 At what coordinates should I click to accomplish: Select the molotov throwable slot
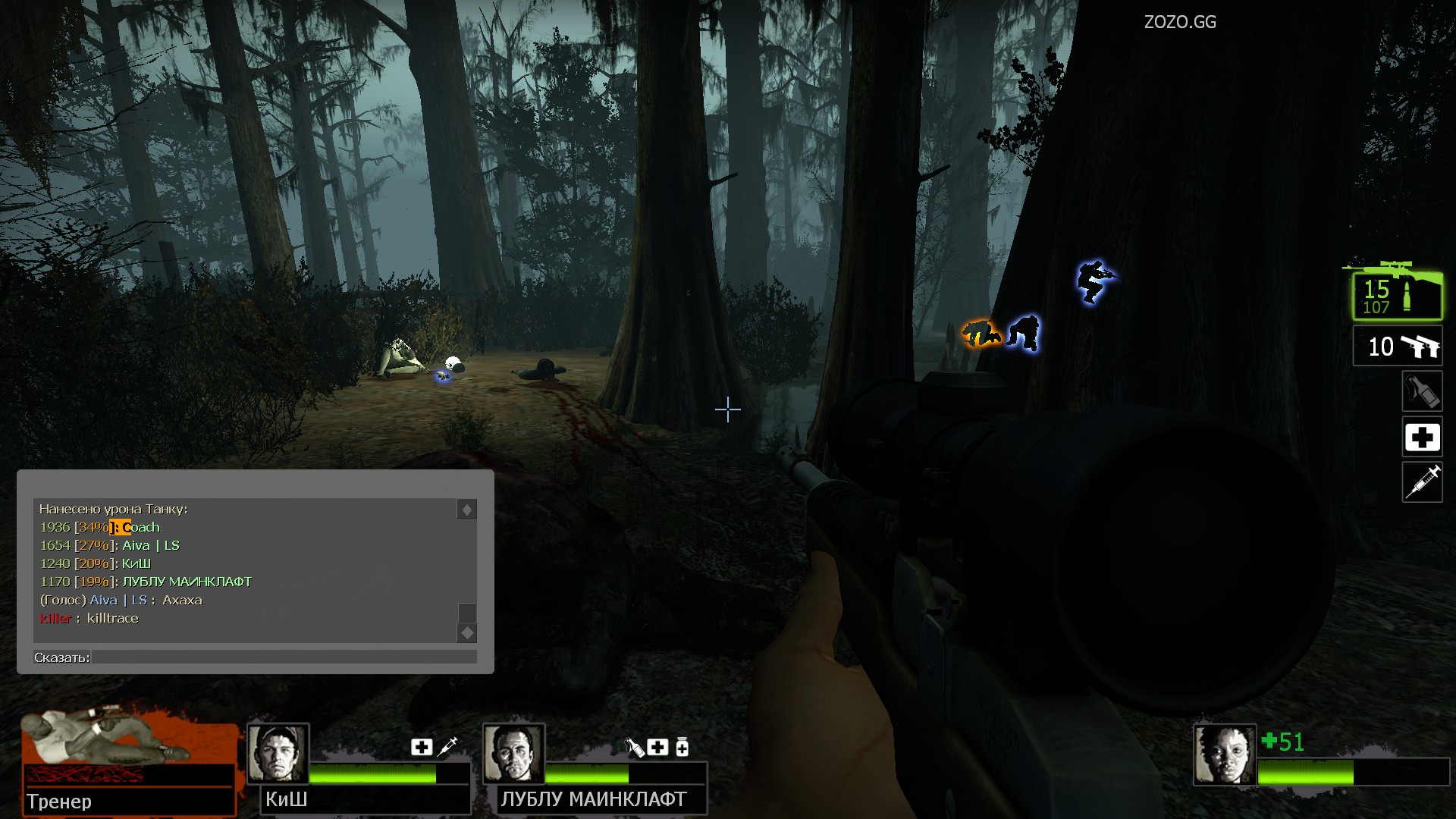[x=1422, y=392]
